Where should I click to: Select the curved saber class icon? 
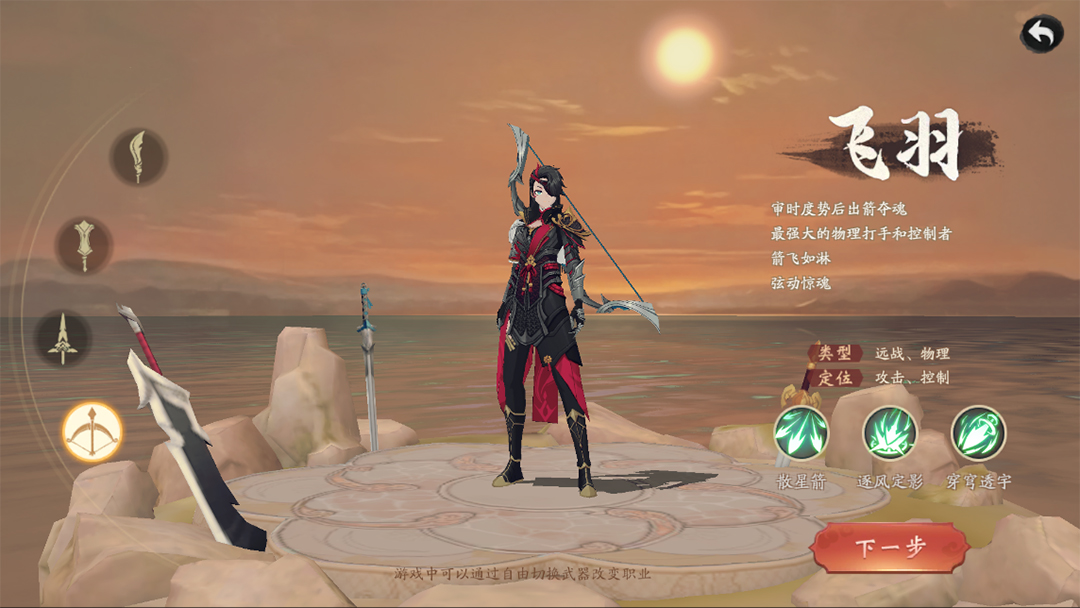pos(138,156)
